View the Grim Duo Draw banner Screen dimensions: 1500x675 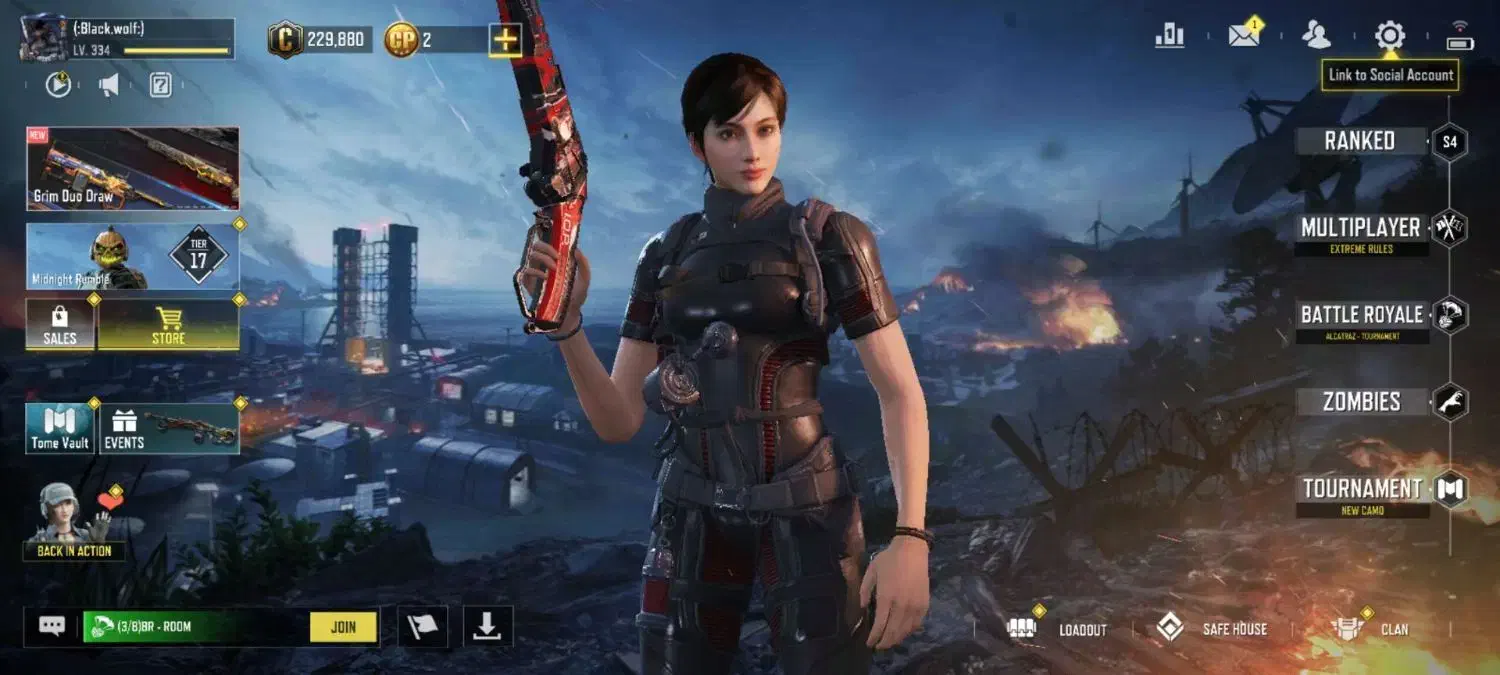(x=133, y=169)
